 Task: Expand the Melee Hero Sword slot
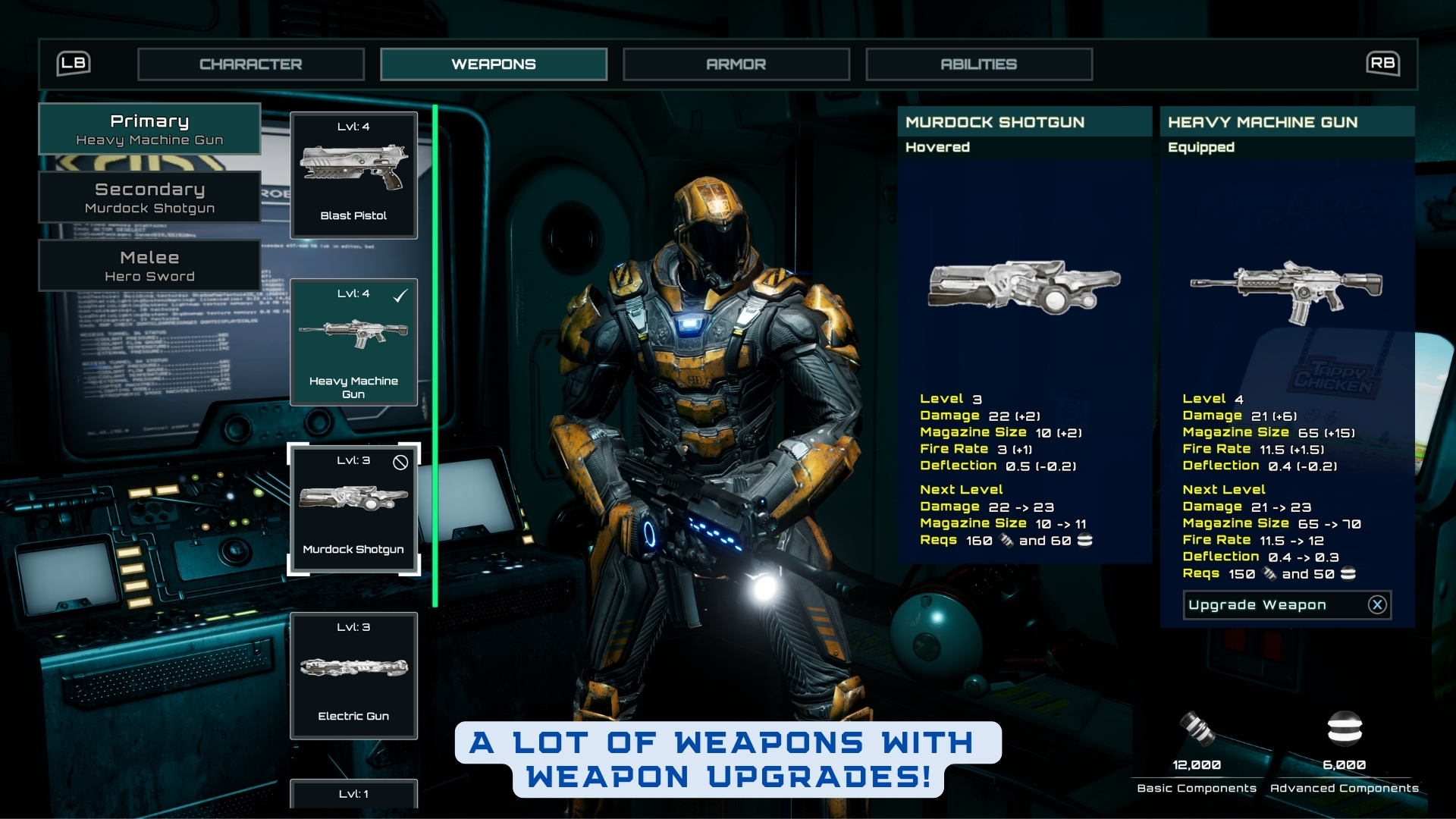click(149, 265)
